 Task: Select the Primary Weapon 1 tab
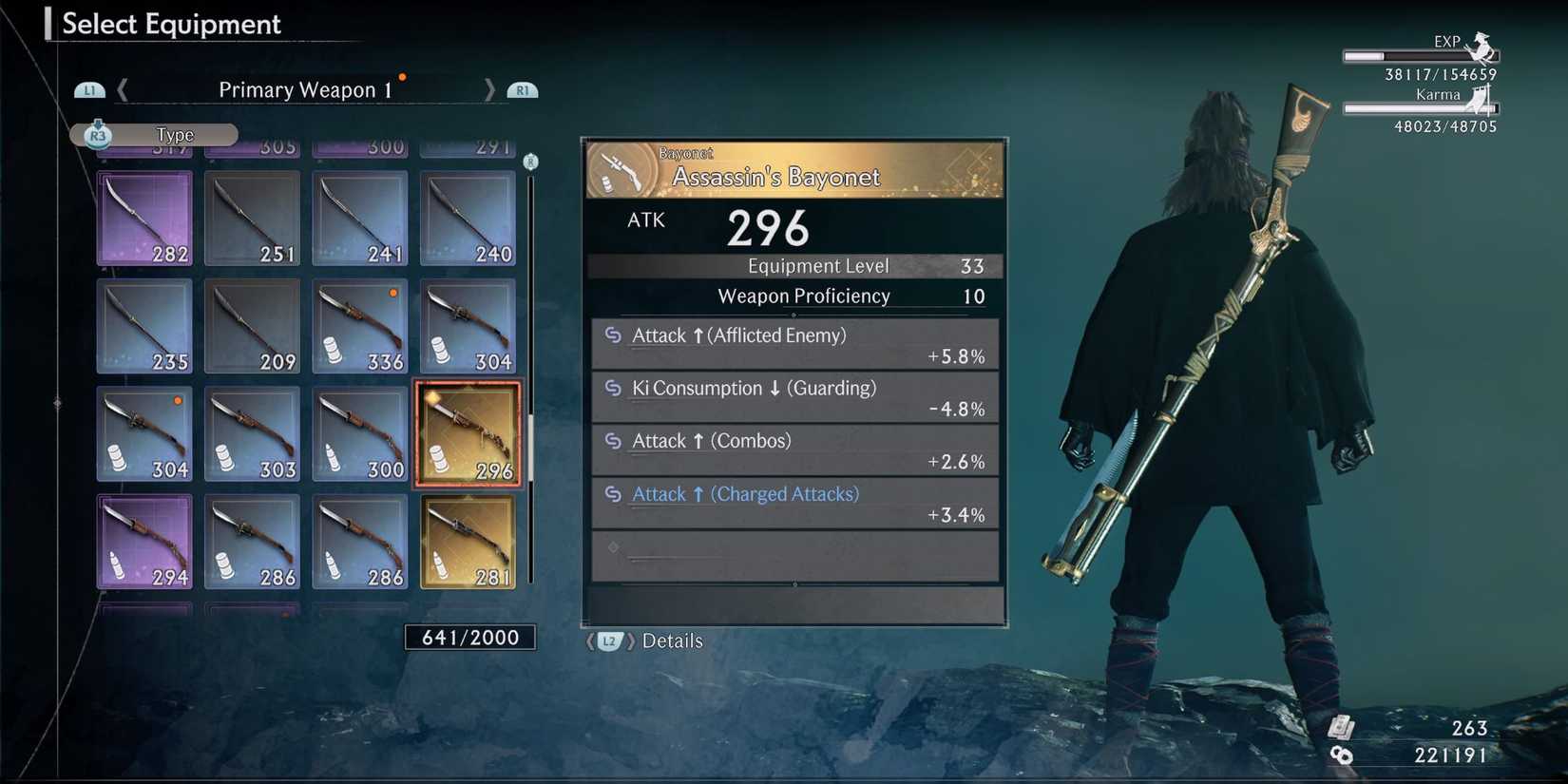tap(305, 89)
